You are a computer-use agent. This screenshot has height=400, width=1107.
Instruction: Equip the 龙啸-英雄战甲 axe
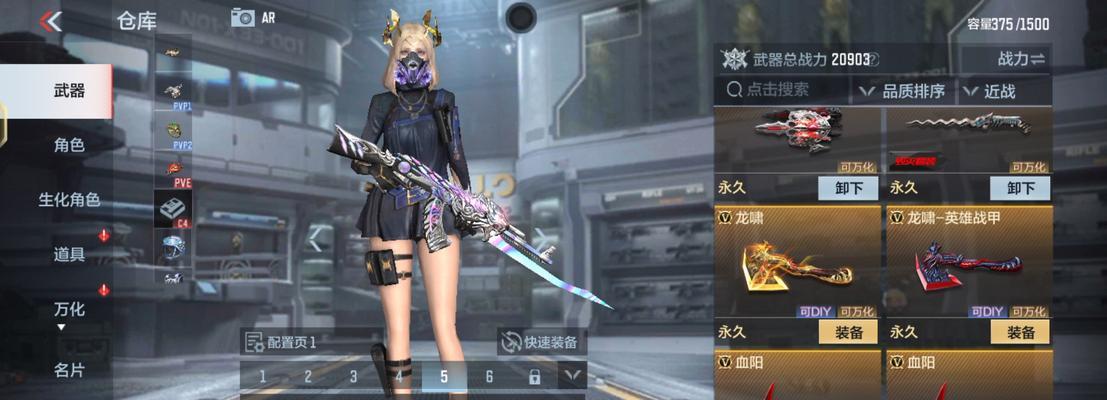pos(1020,333)
